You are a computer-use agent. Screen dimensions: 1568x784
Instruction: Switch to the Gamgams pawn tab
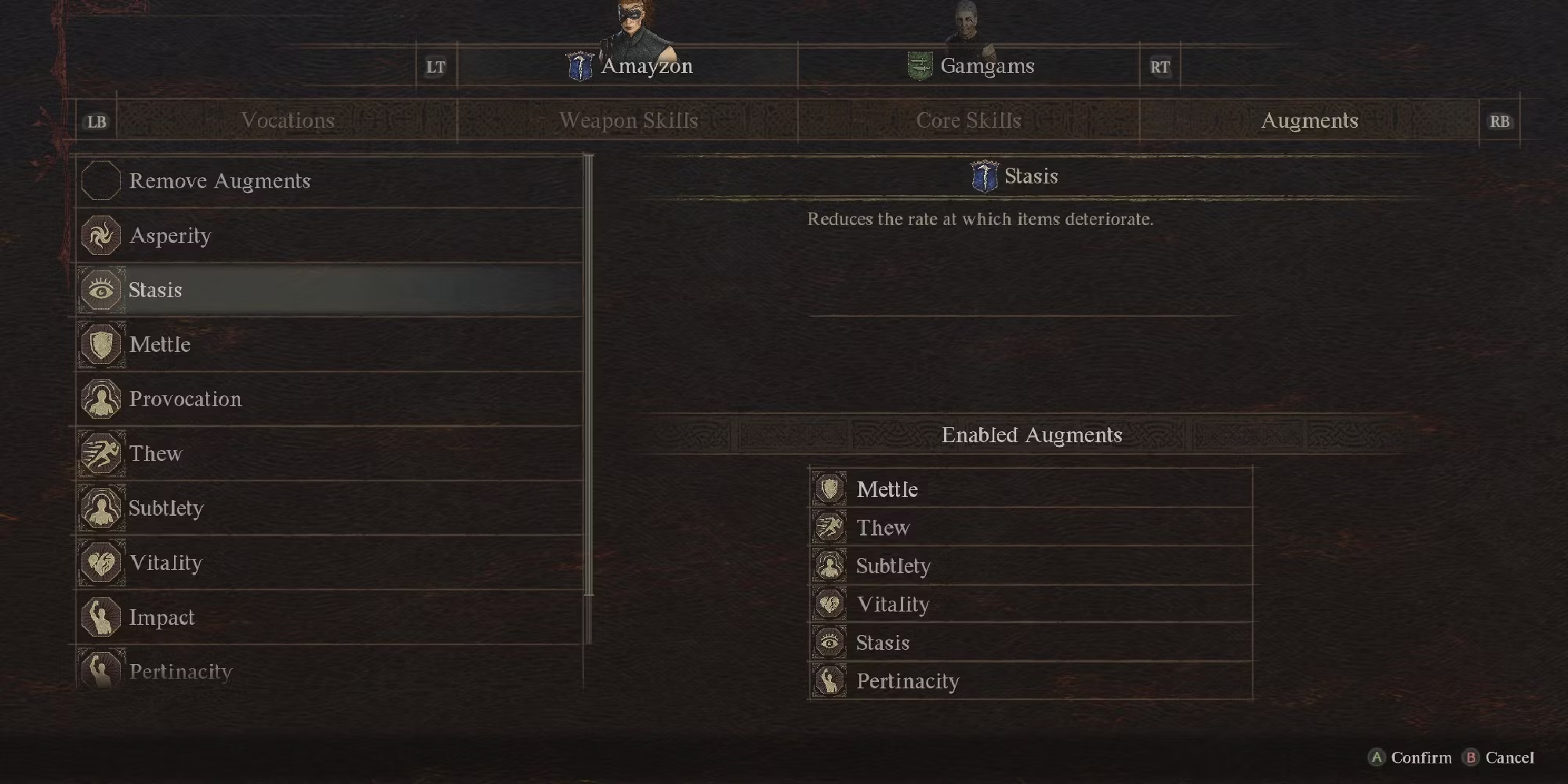point(971,66)
